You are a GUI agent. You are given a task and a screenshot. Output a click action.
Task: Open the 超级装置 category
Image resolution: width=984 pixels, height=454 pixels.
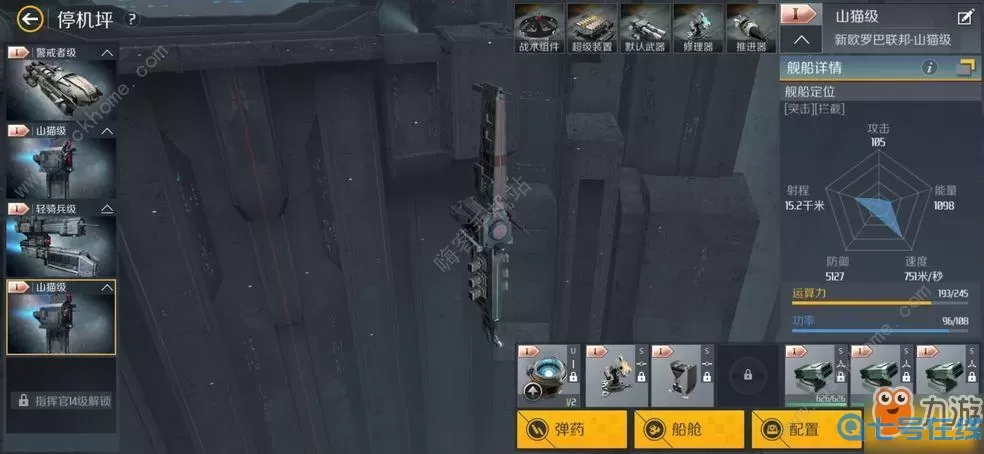[590, 26]
